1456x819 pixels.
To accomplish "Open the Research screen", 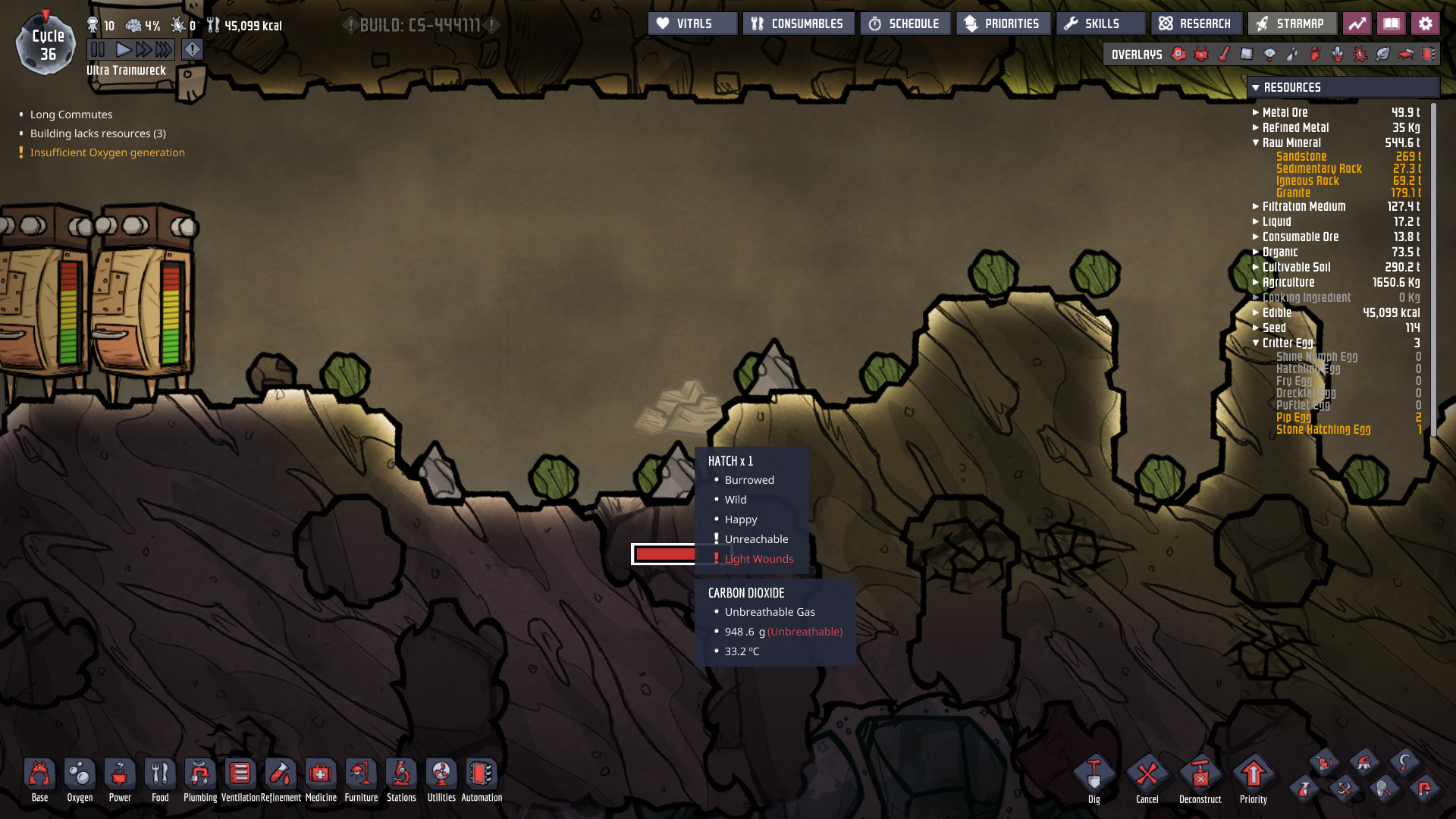I will tap(1197, 23).
